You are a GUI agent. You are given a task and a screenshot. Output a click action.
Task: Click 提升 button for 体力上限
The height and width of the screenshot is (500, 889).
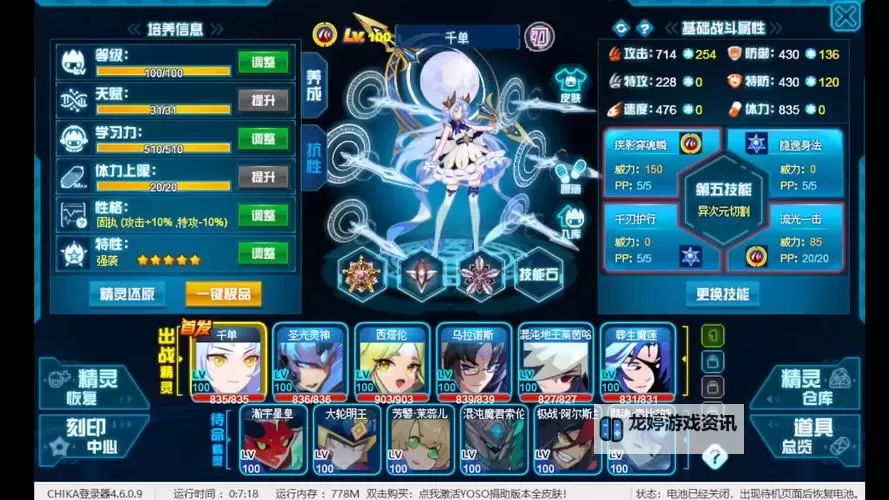263,177
